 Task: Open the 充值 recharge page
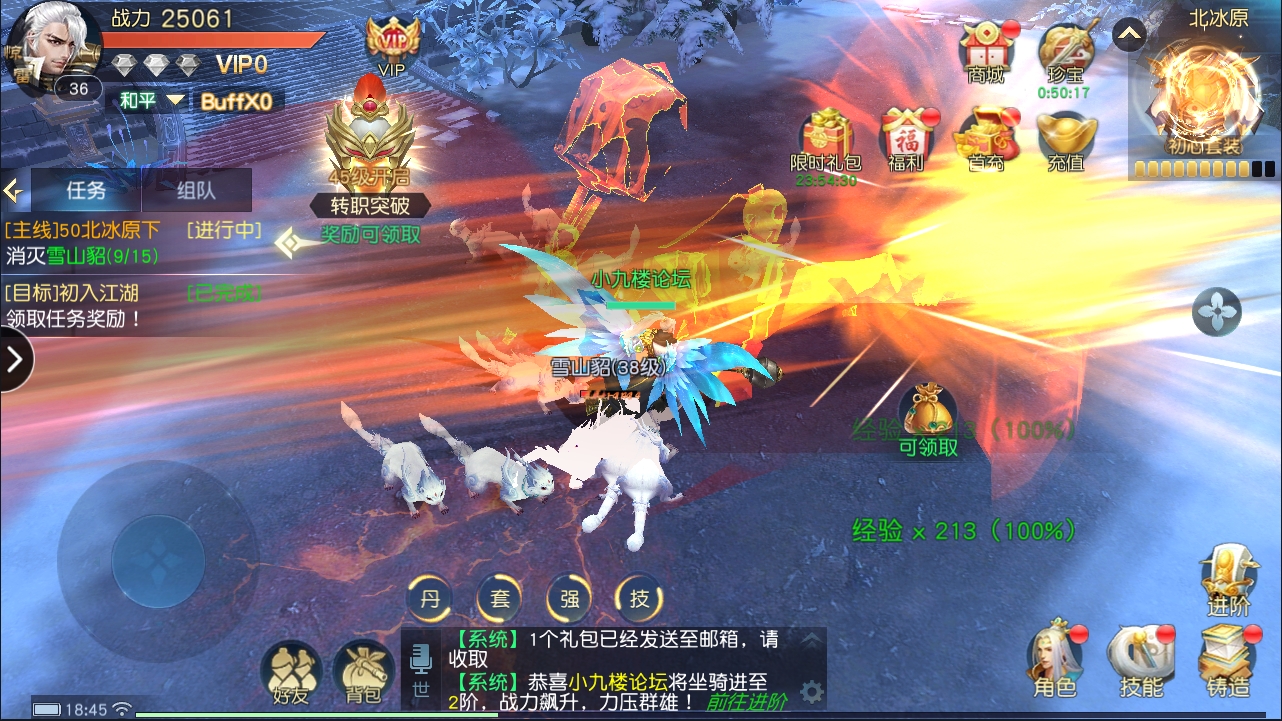point(1065,133)
